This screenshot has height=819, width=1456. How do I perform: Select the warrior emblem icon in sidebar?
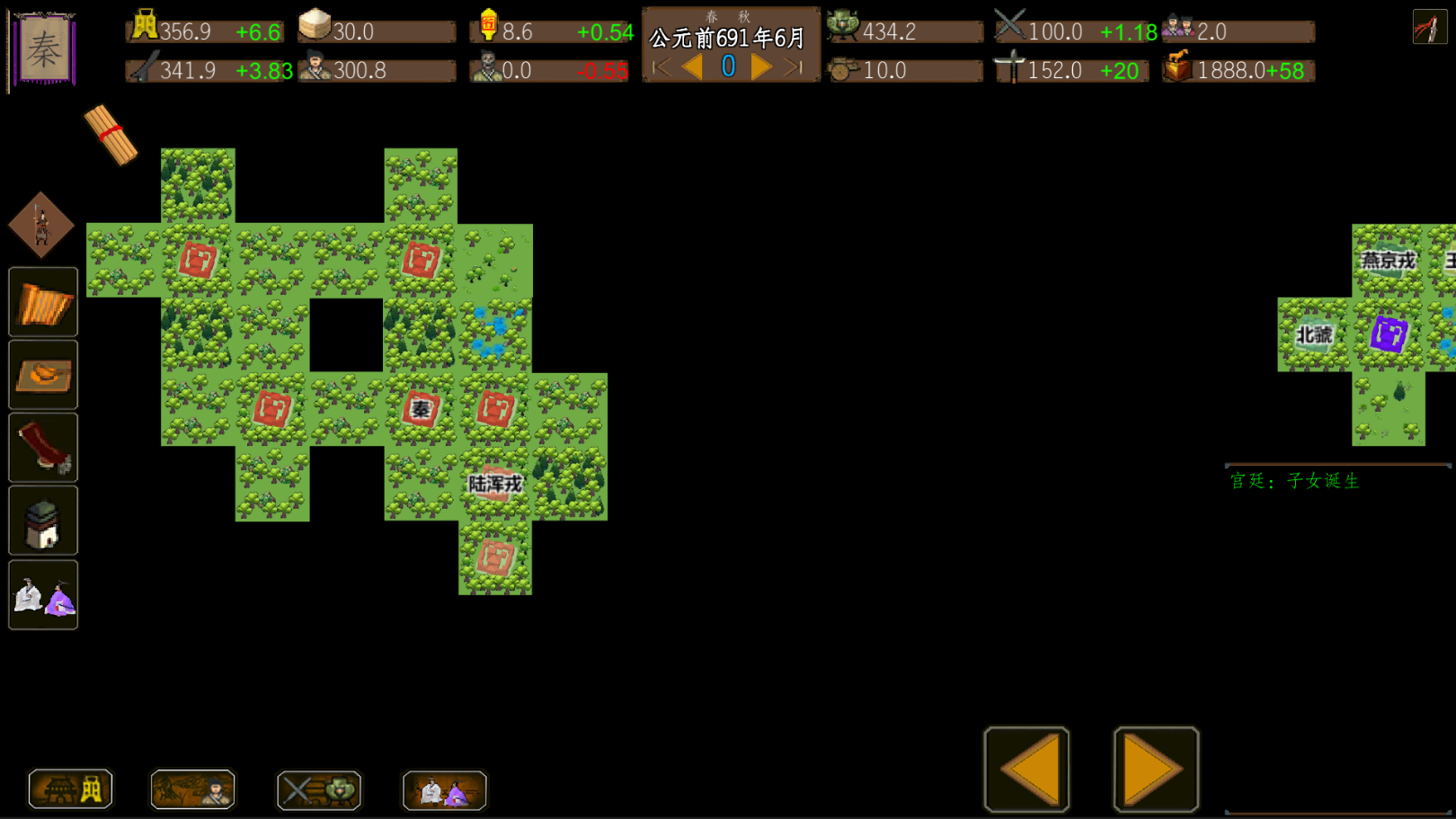40,225
